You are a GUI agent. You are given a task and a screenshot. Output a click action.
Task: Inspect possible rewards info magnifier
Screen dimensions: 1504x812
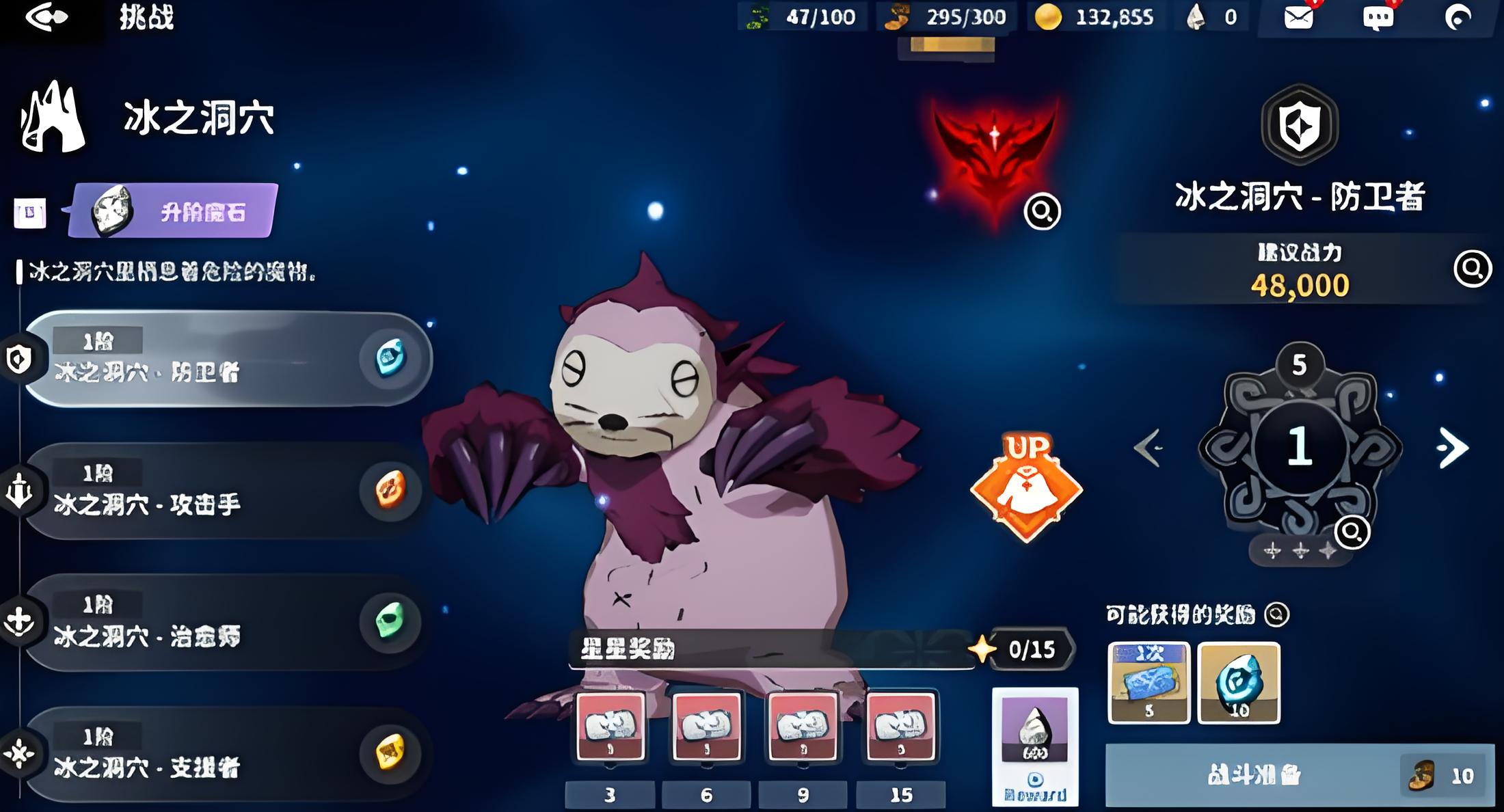tap(1276, 614)
